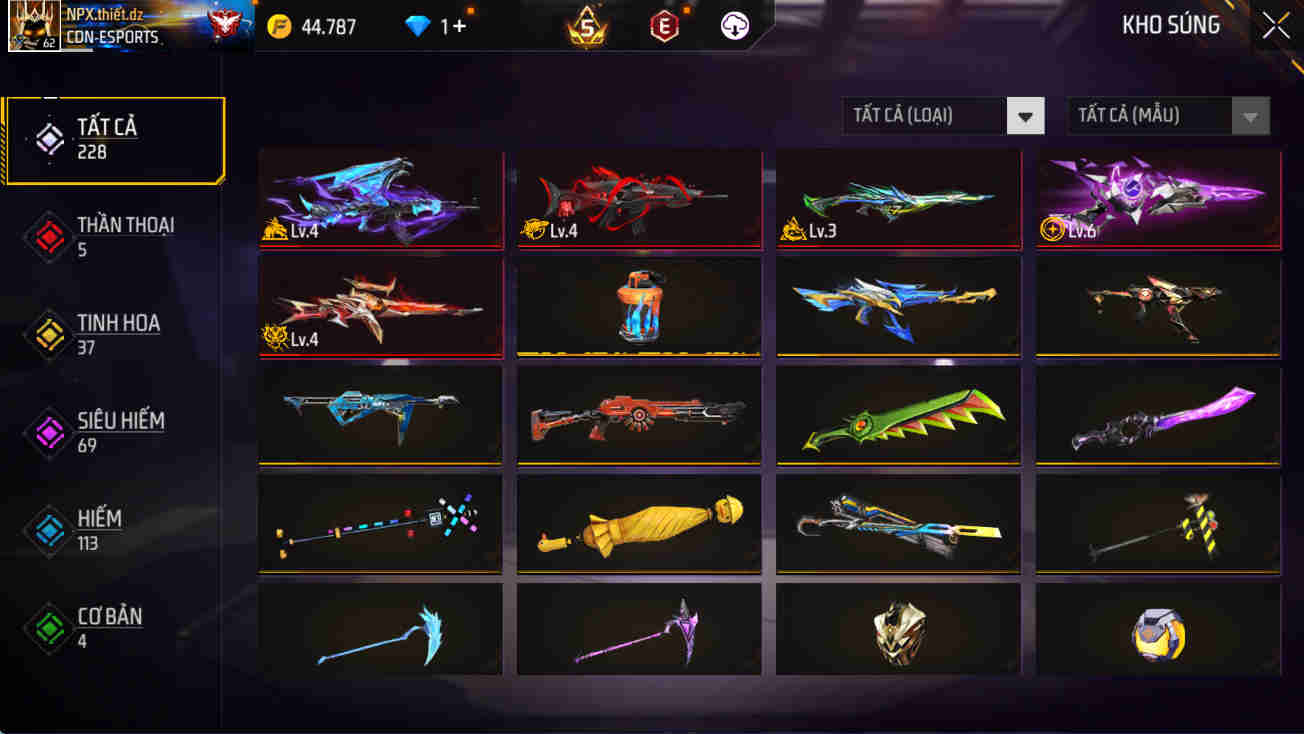Select the HIẾM blue rarity icon
This screenshot has width=1304, height=734.
[x=48, y=531]
